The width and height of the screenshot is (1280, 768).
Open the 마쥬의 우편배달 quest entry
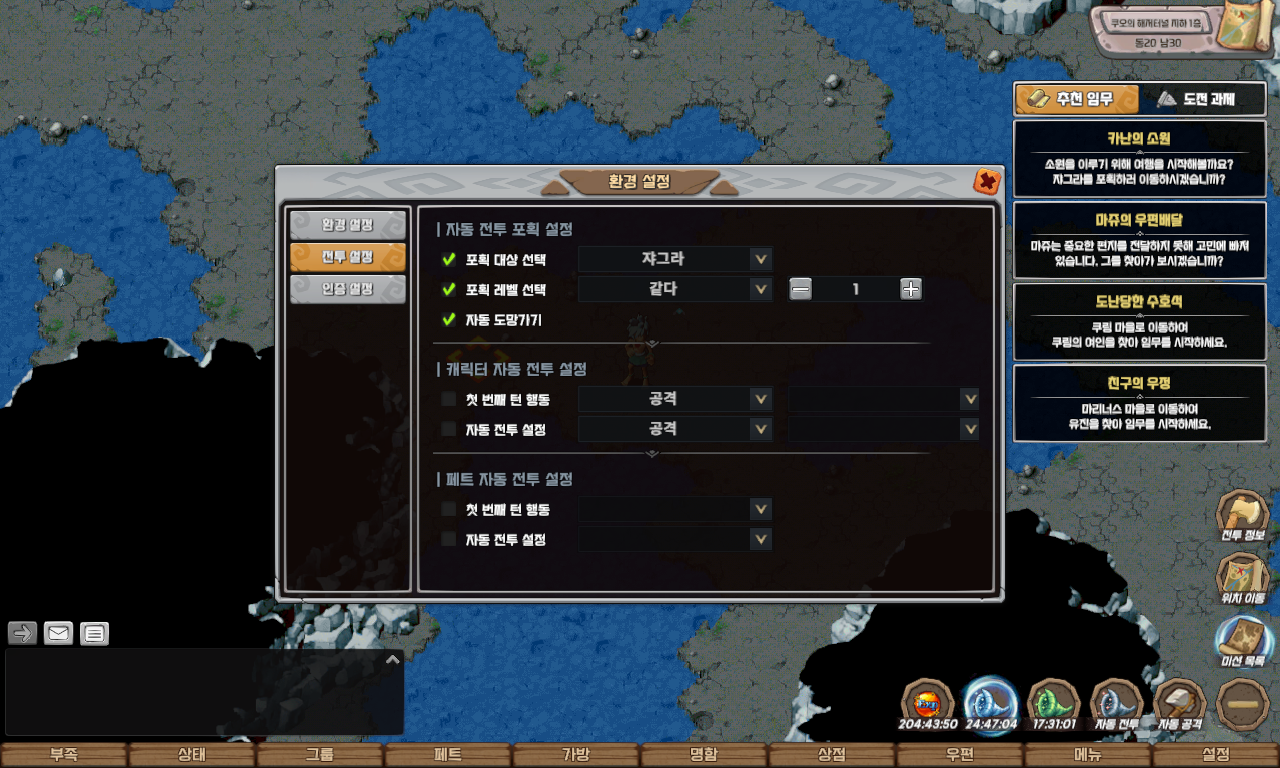coord(1139,240)
